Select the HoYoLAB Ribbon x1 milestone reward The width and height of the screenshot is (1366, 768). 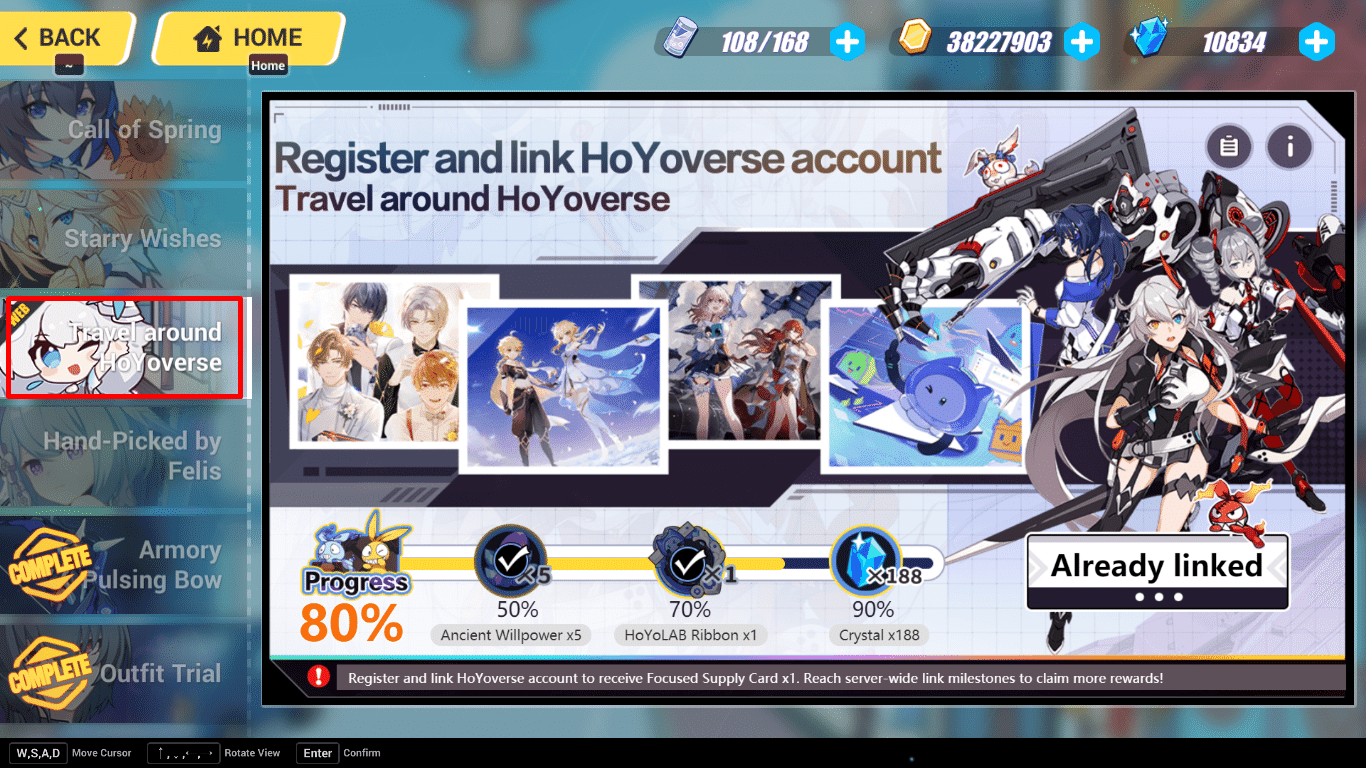coord(690,561)
